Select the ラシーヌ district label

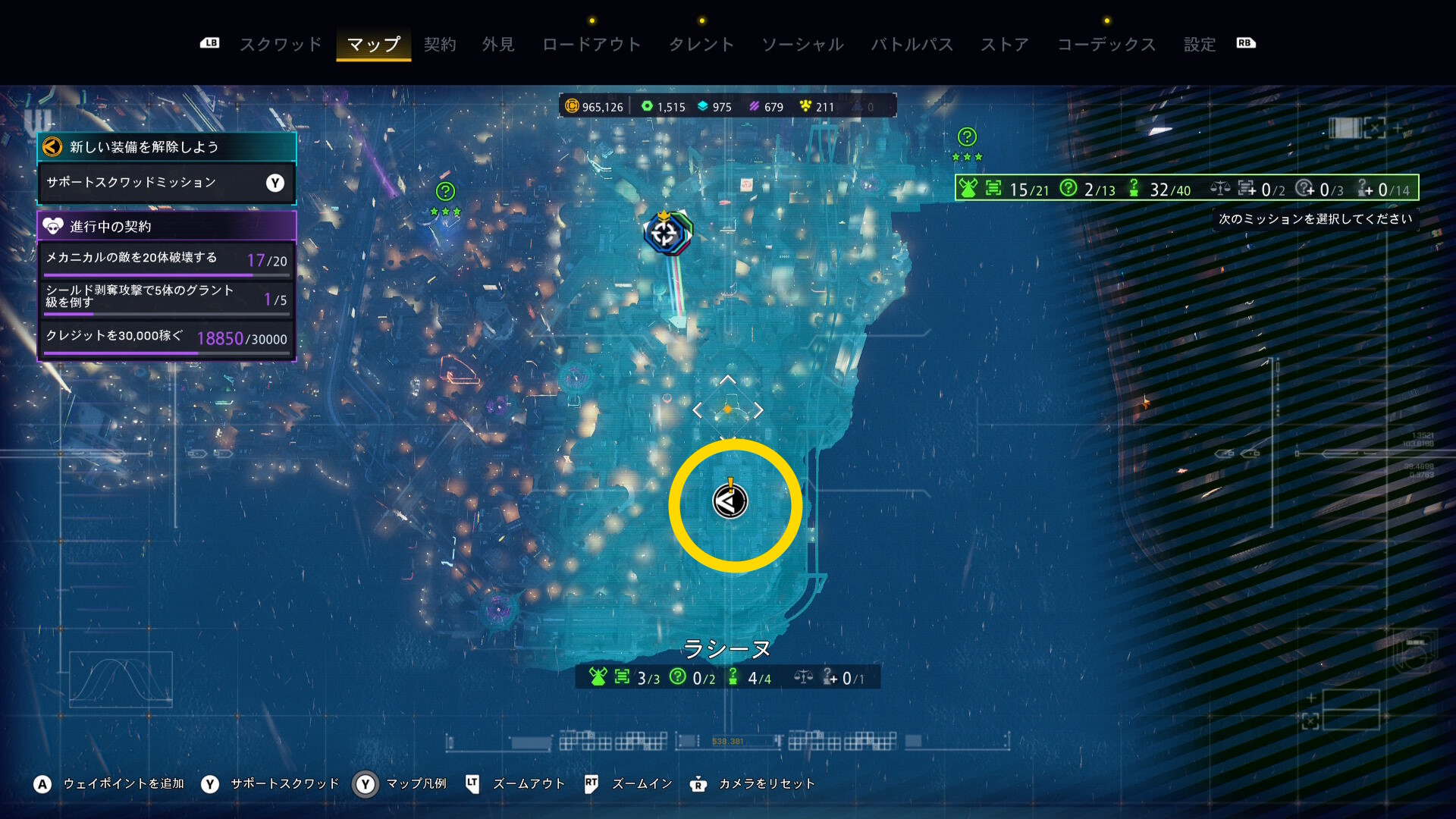click(x=726, y=649)
